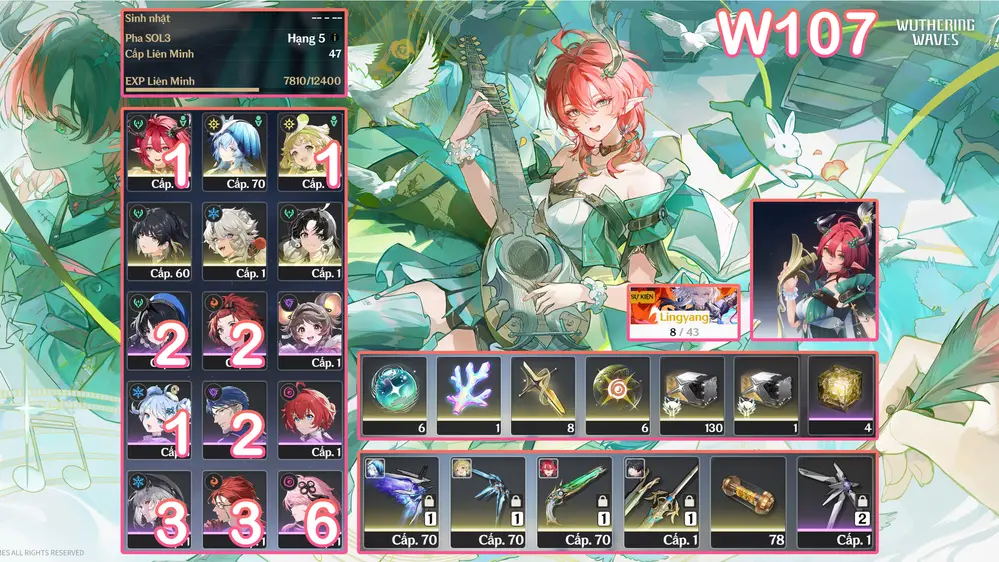Click the info icon beside Hạng 5
999x562 pixels.
(335, 39)
